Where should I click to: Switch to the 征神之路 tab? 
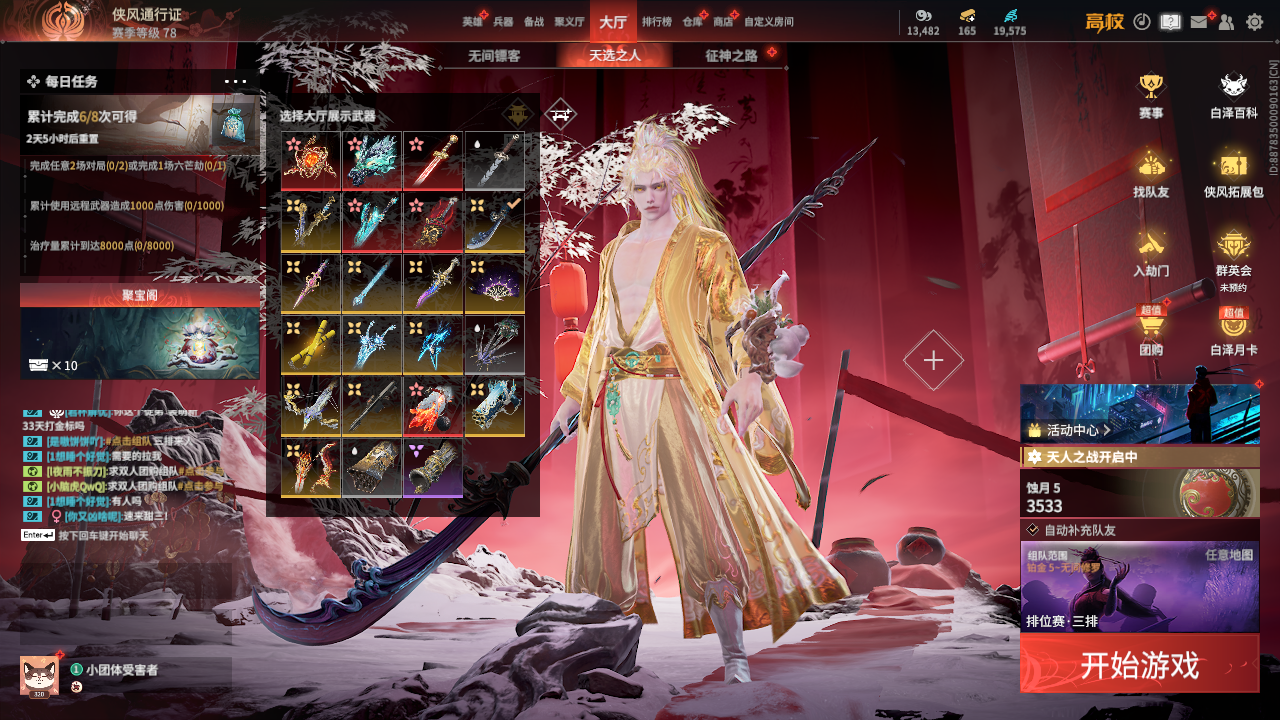pyautogui.click(x=731, y=56)
